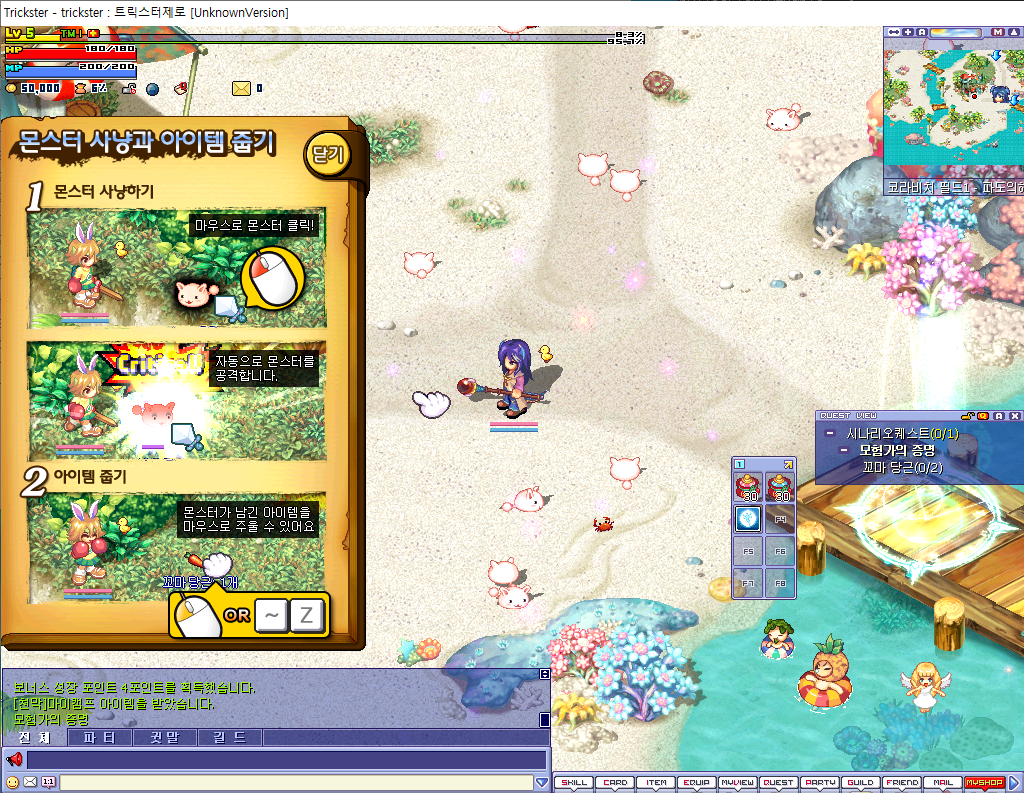Viewport: 1024px width, 793px height.
Task: Close the tutorial panel with 닫기 button
Action: (327, 155)
